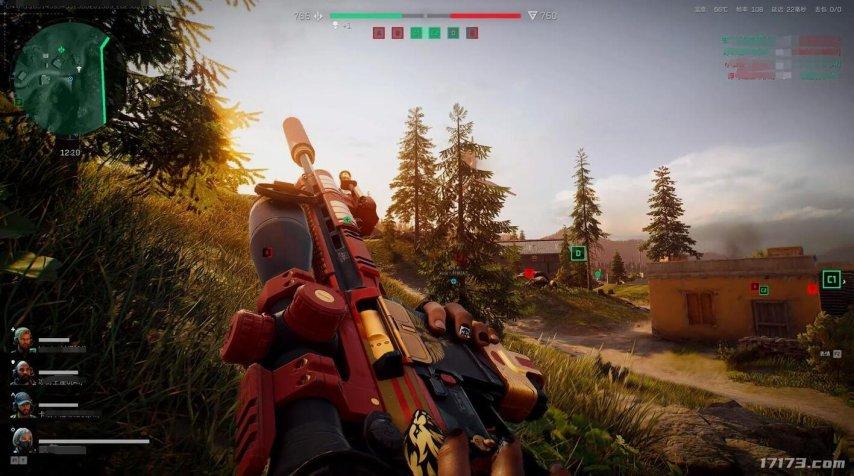The image size is (854, 476).
Task: Click the large C1 objective marker
Action: 831,279
